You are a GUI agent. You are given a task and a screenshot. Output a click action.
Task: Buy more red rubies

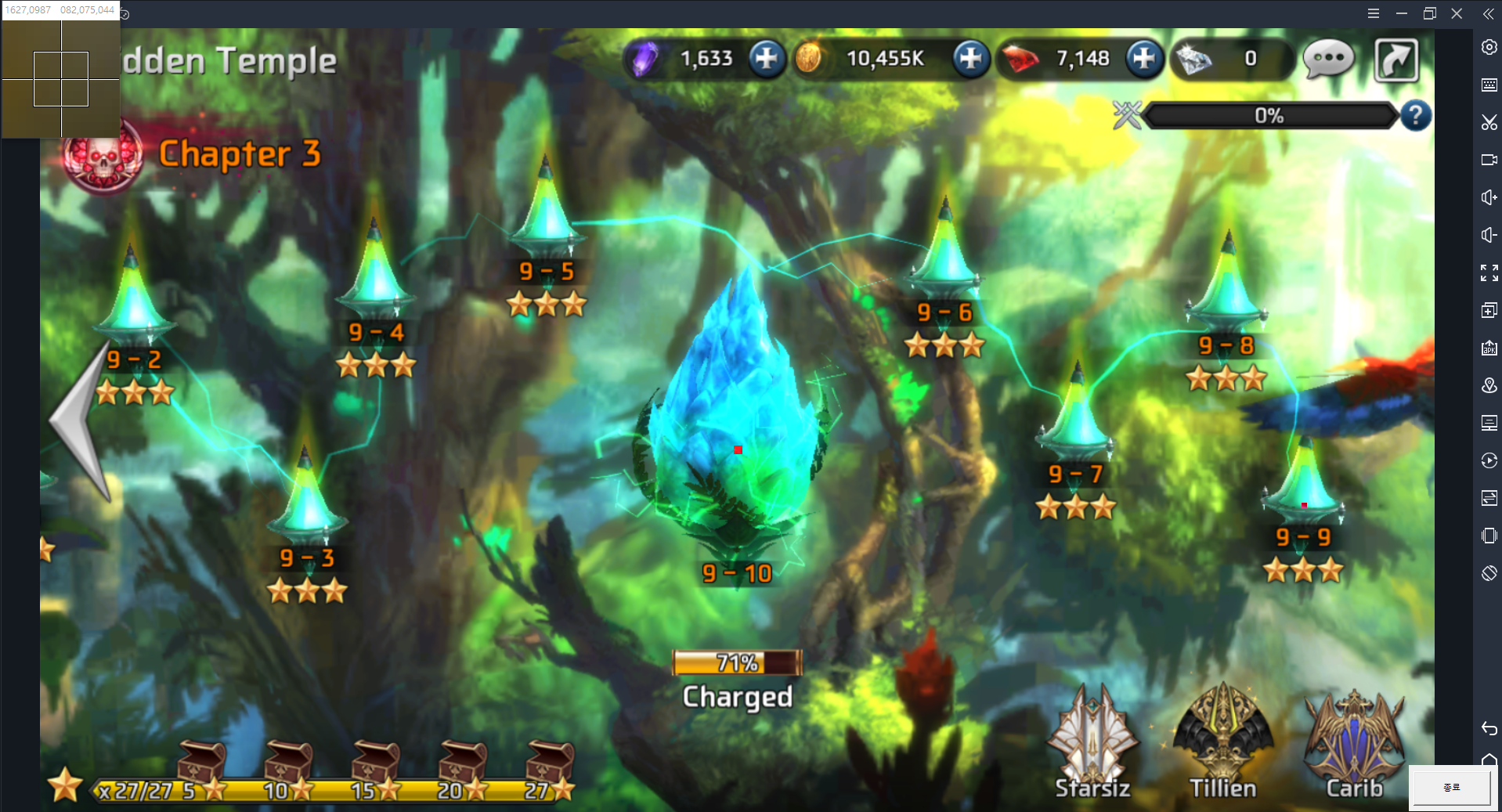pos(1143,59)
